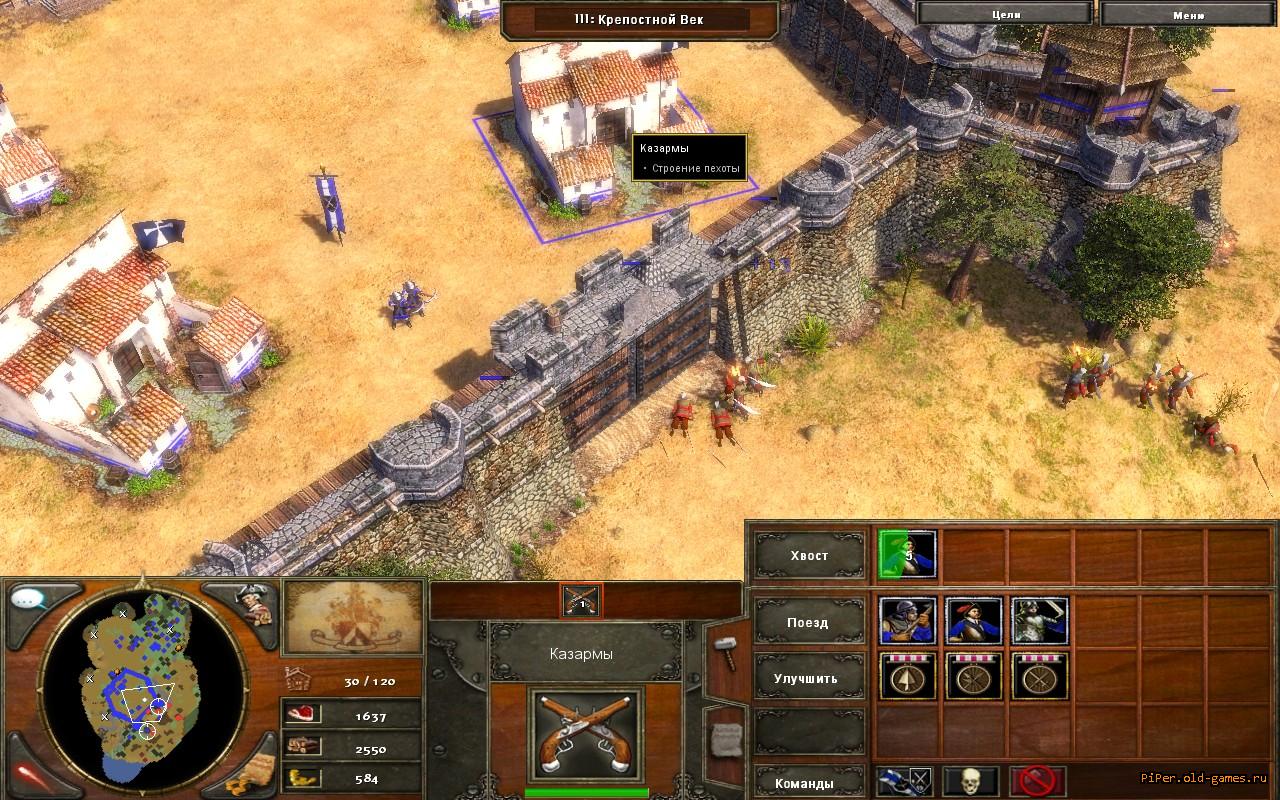Viewport: 1280px width, 800px height.
Task: Train the crossbowman unit
Action: 908,622
